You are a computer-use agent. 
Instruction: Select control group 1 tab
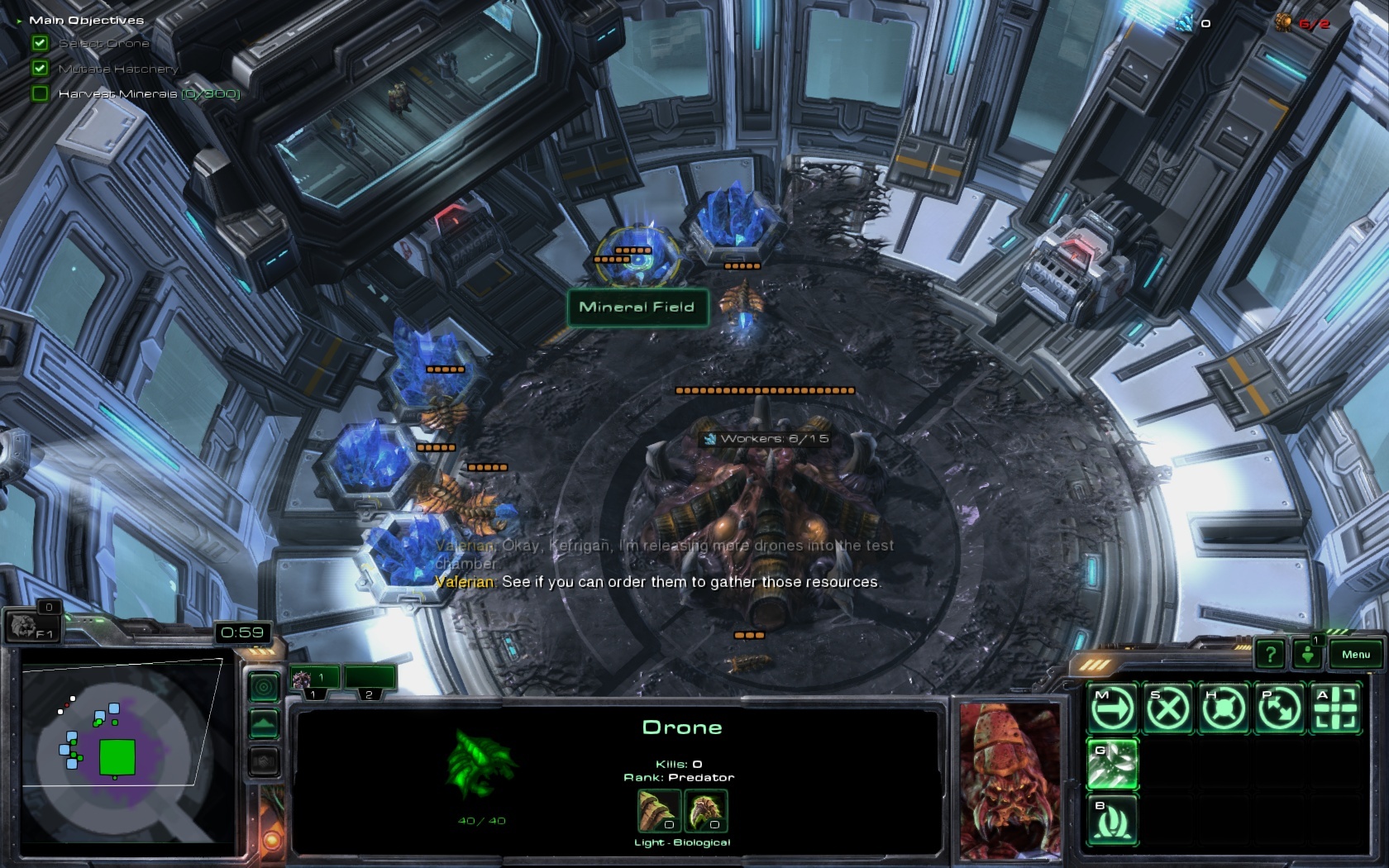point(314,679)
